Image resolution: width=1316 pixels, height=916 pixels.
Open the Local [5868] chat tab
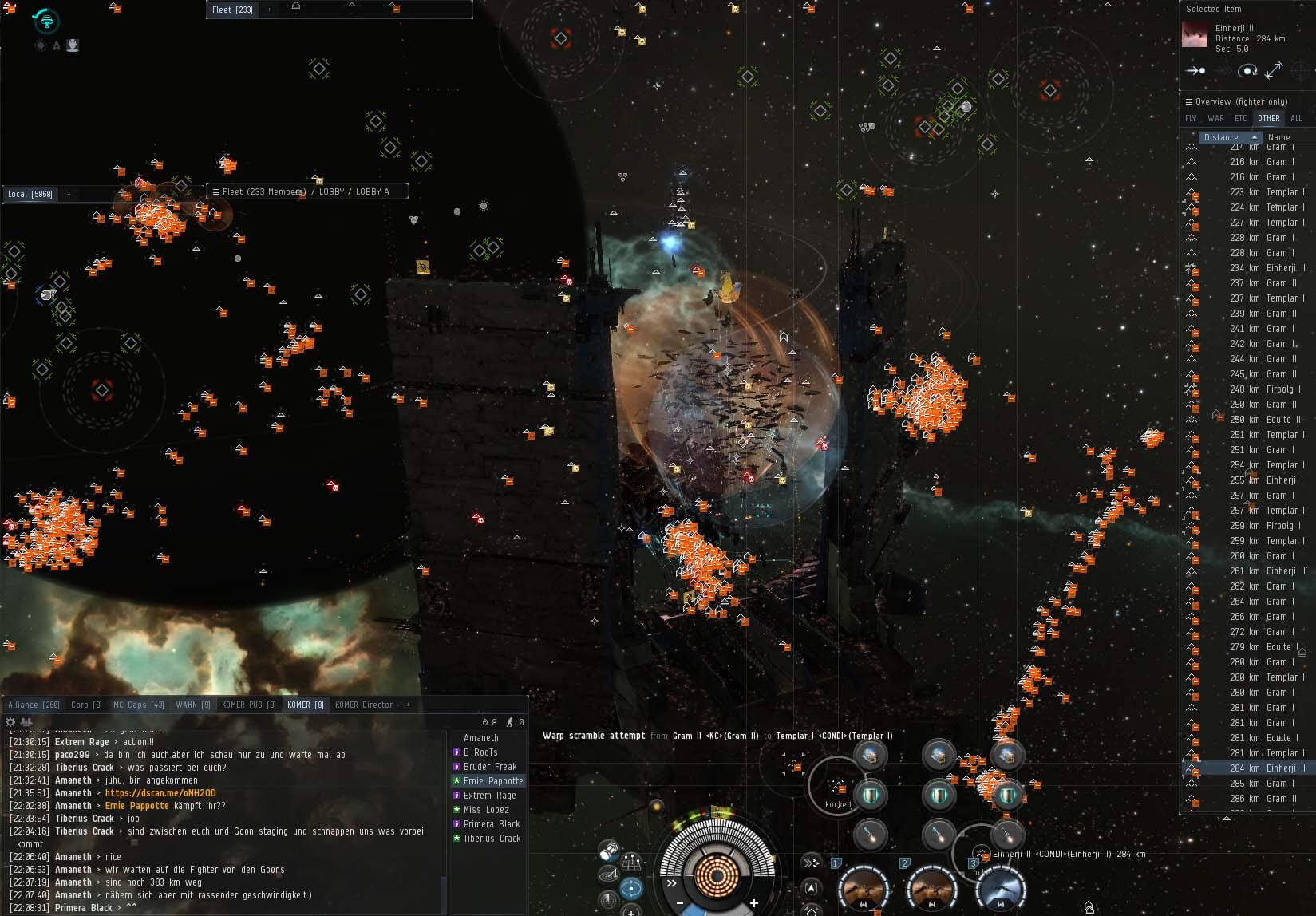pos(30,194)
